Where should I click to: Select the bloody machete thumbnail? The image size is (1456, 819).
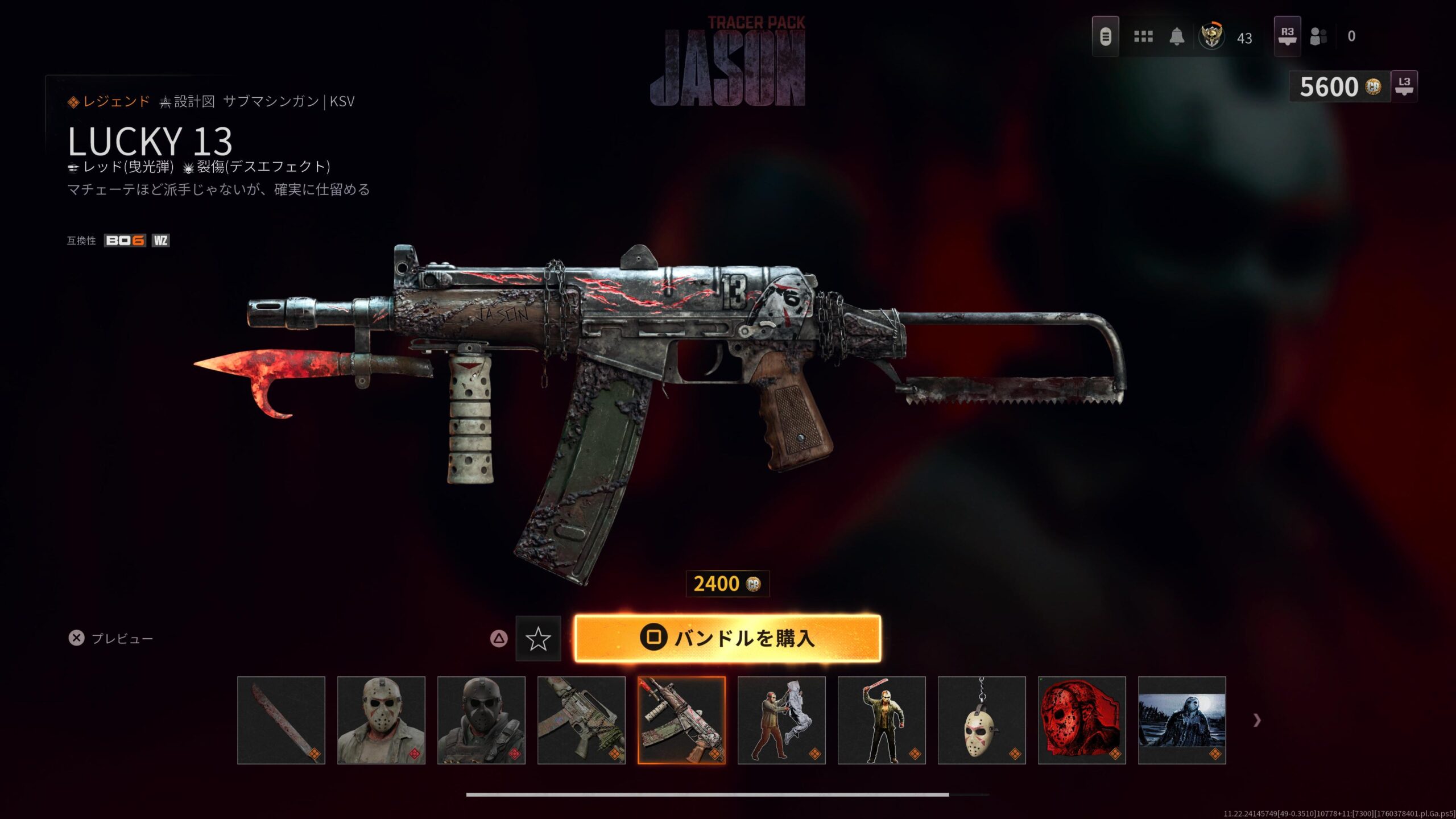tap(281, 720)
